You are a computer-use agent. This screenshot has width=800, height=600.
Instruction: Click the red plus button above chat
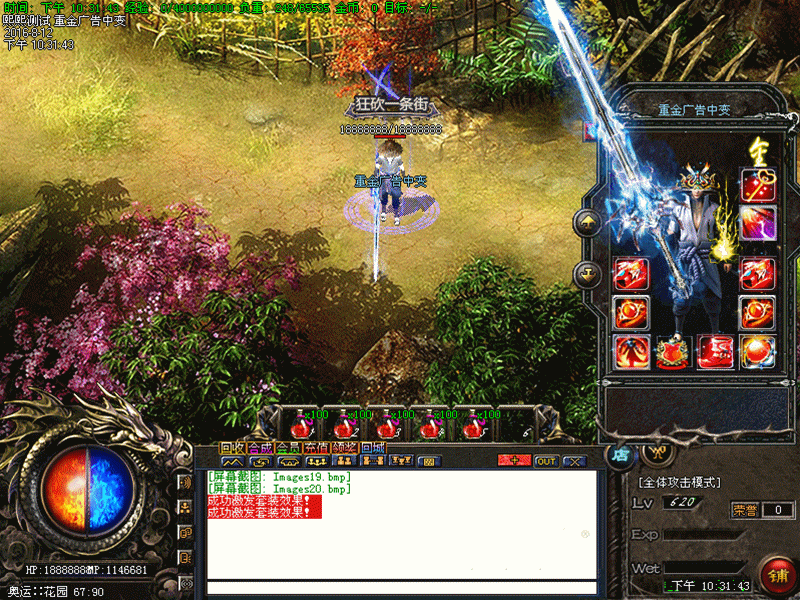514,461
